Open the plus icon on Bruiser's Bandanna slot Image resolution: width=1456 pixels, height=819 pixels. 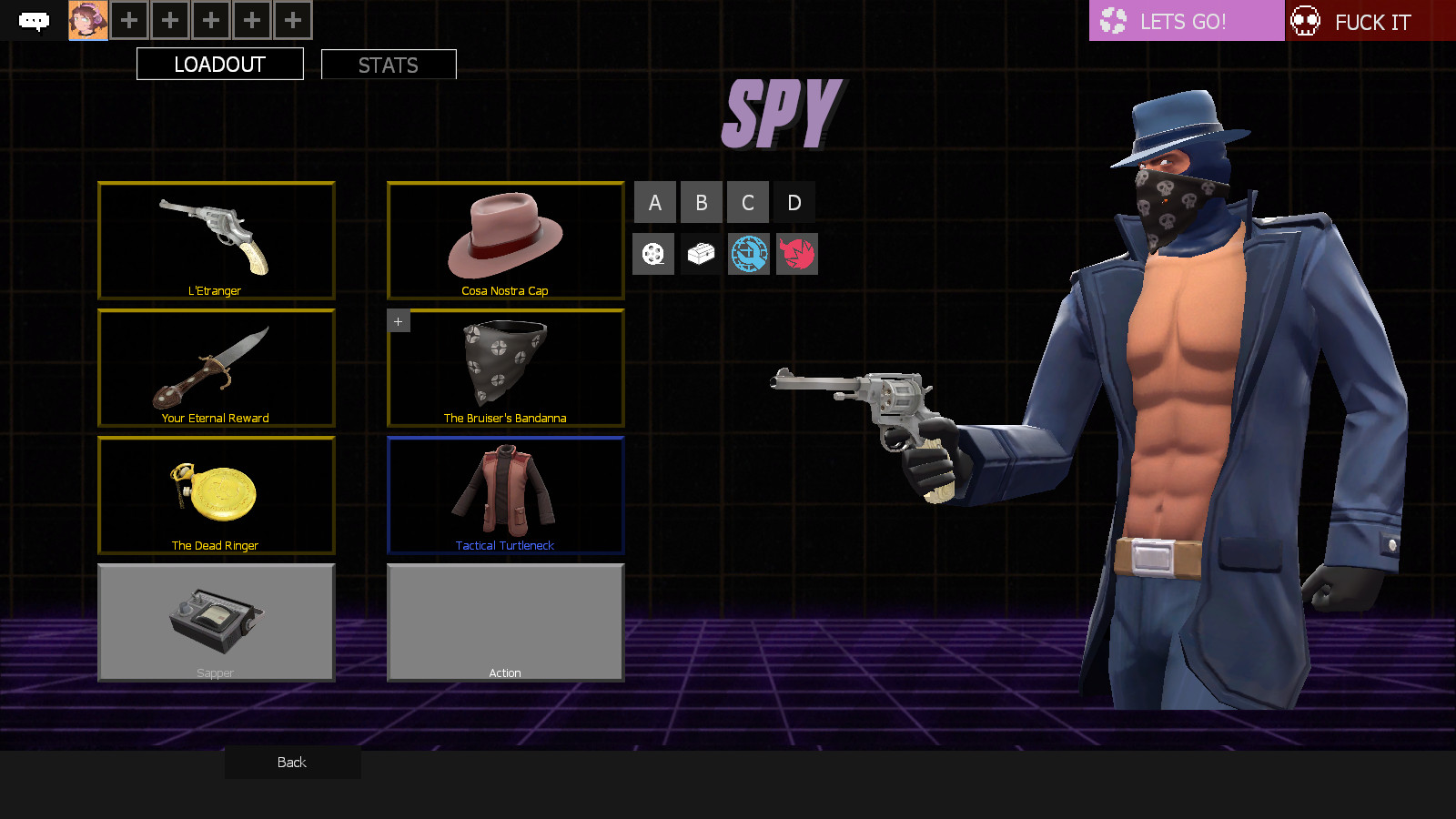398,320
